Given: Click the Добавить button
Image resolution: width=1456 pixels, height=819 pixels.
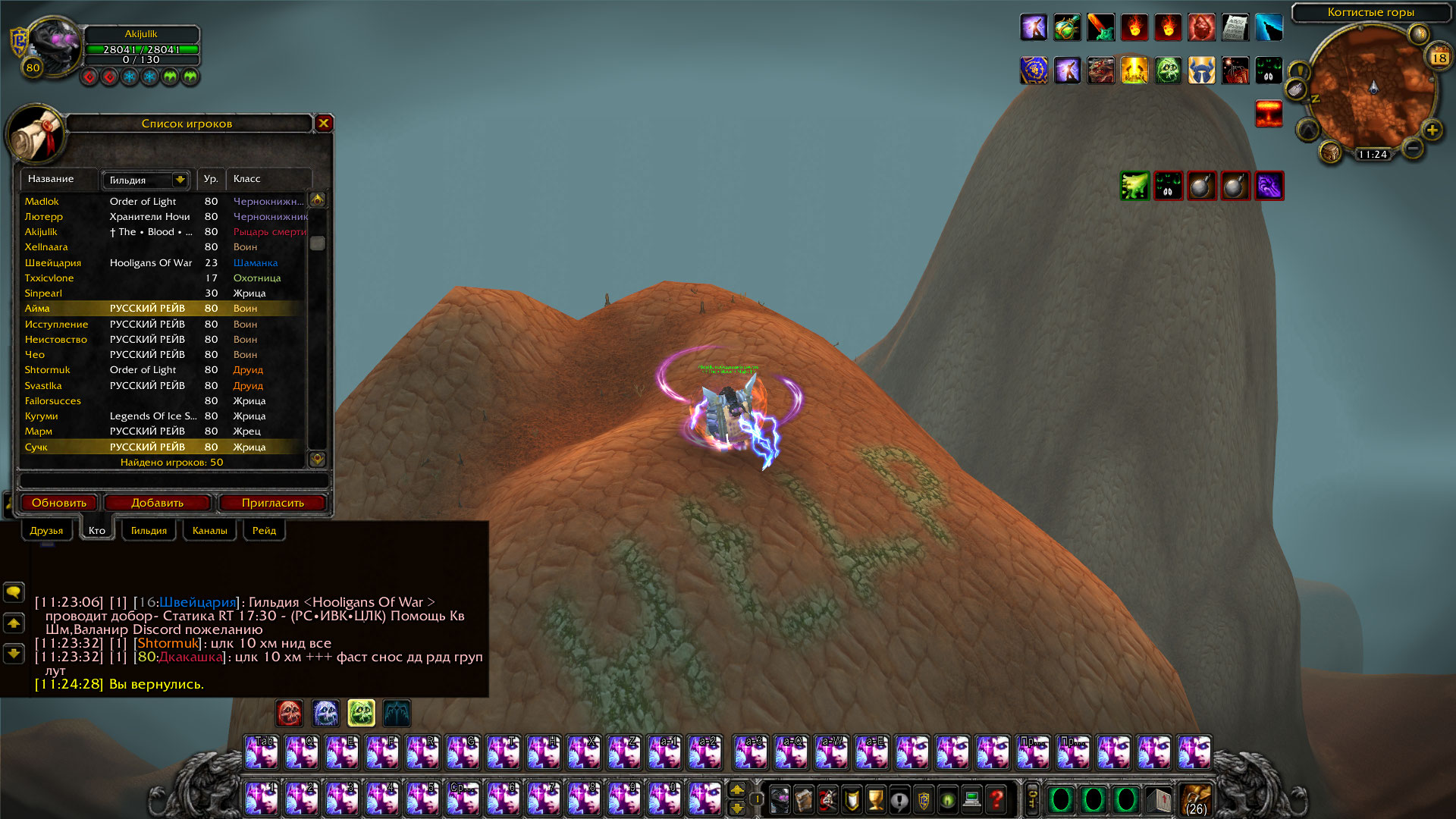Looking at the screenshot, I should 157,503.
